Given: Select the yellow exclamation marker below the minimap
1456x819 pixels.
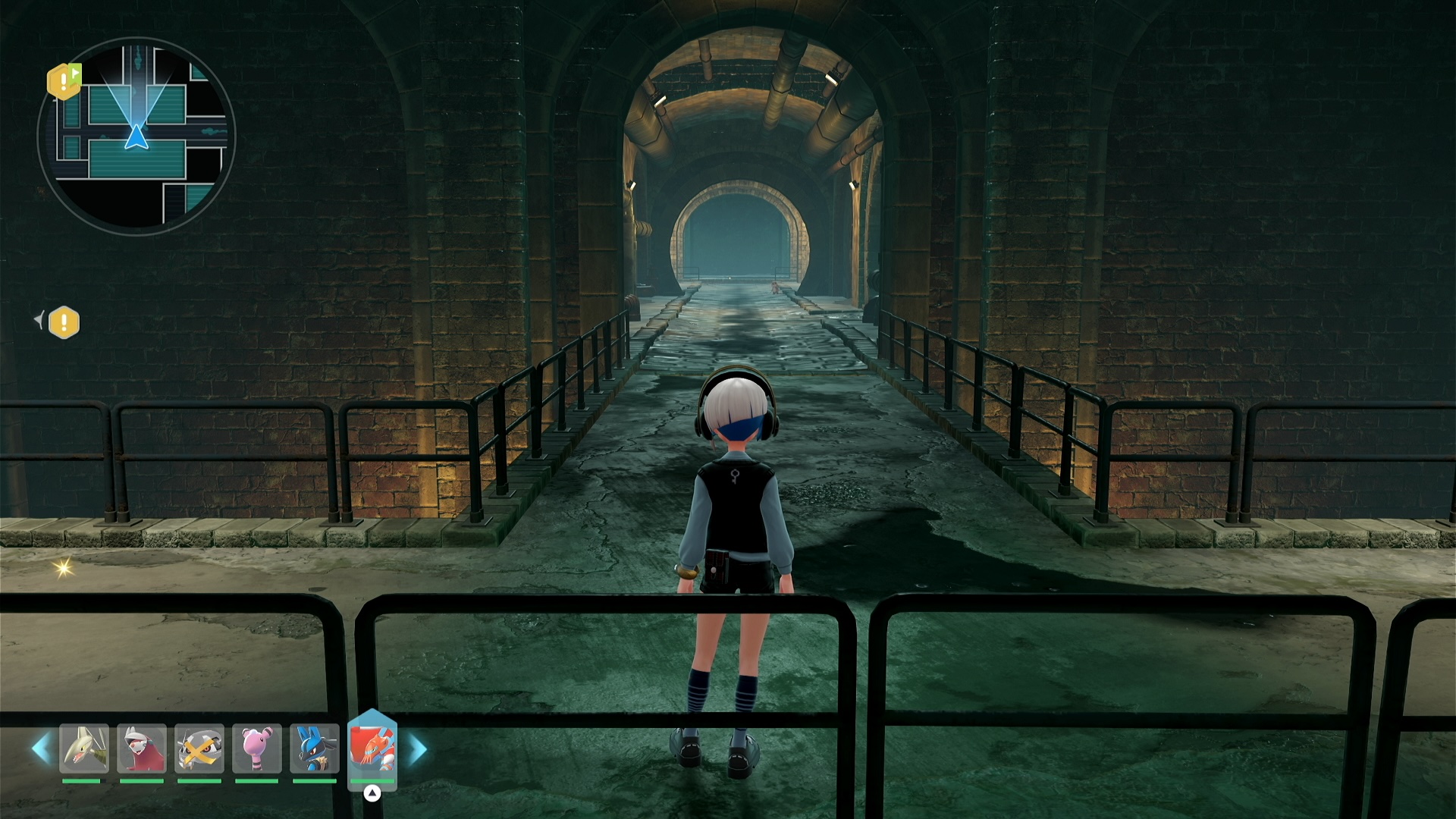Looking at the screenshot, I should (64, 322).
